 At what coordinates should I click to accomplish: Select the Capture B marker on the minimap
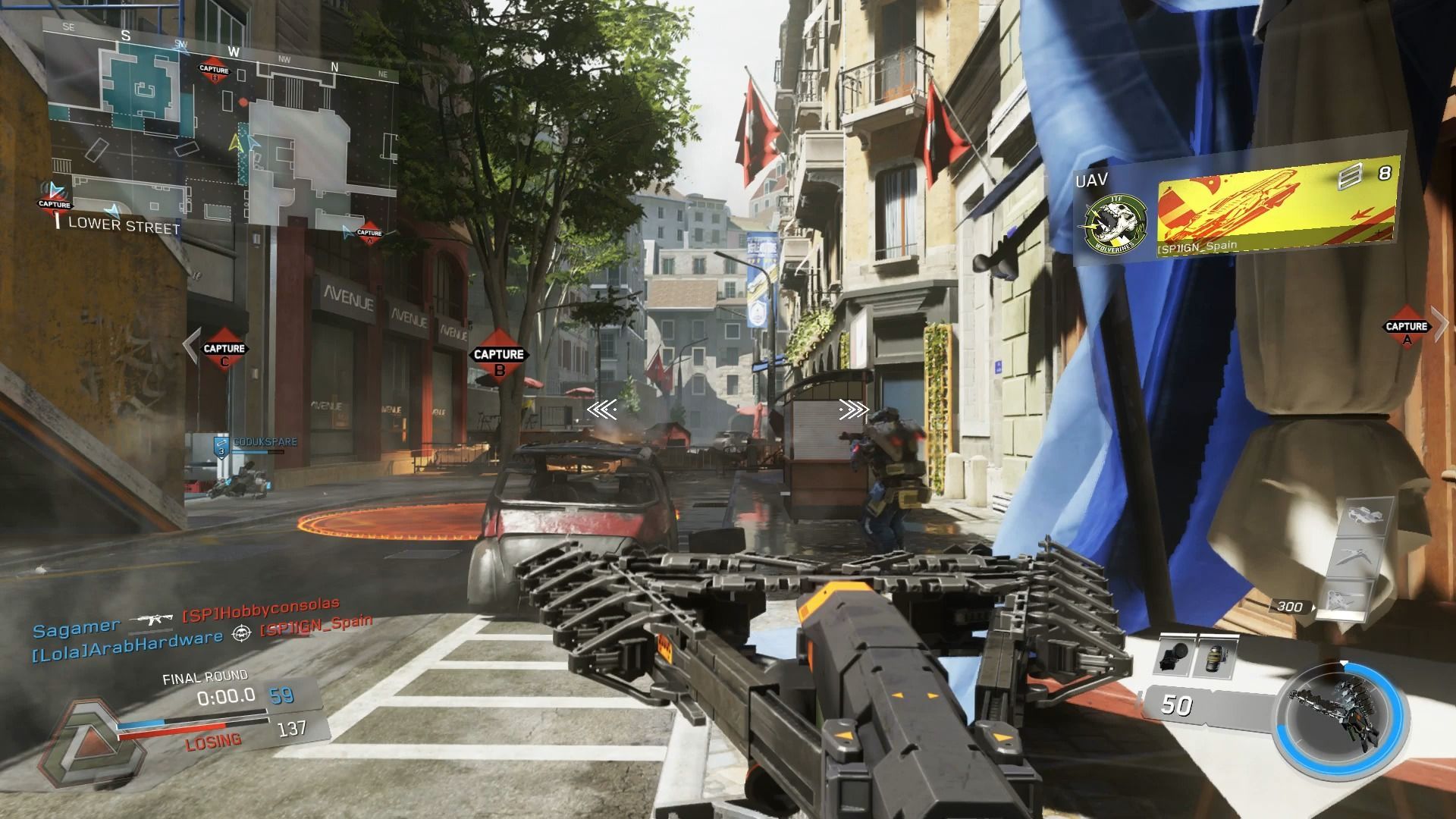coord(213,70)
